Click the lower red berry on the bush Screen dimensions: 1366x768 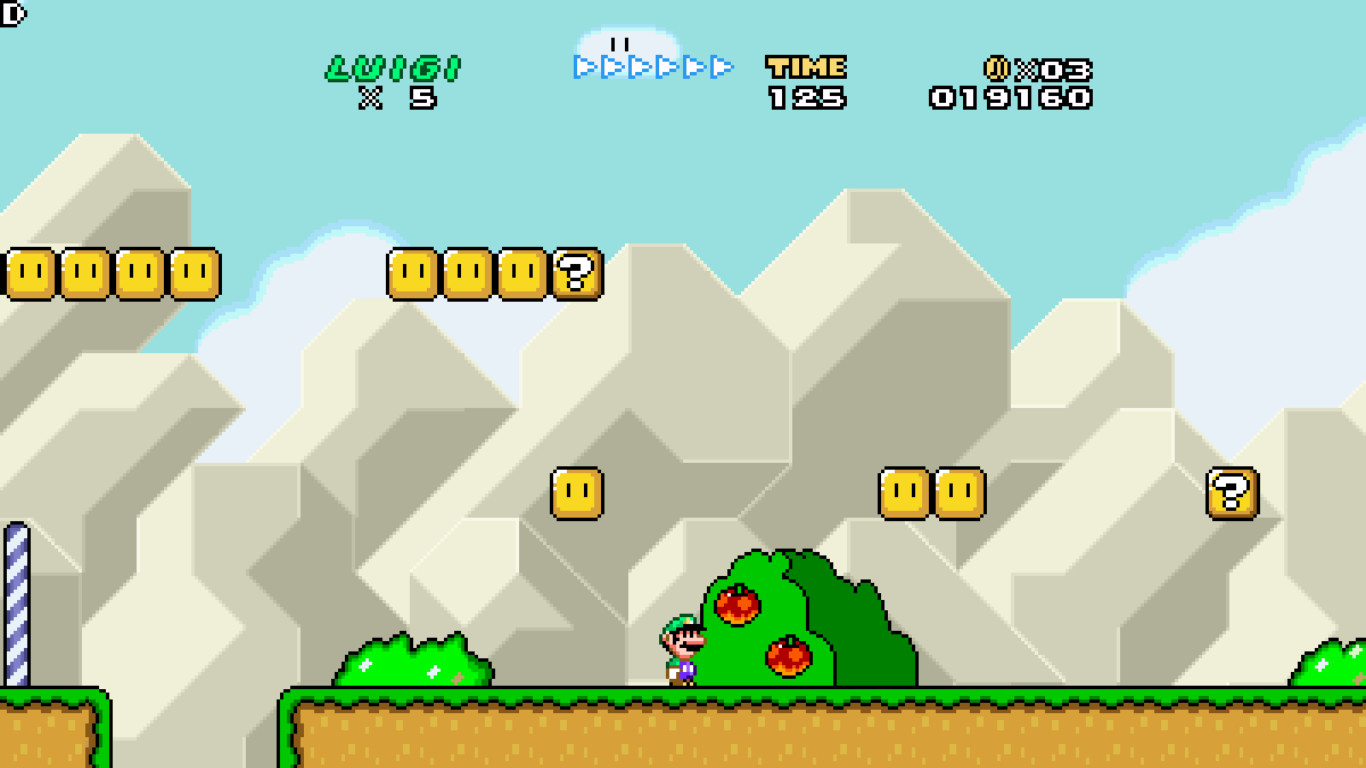tap(789, 653)
